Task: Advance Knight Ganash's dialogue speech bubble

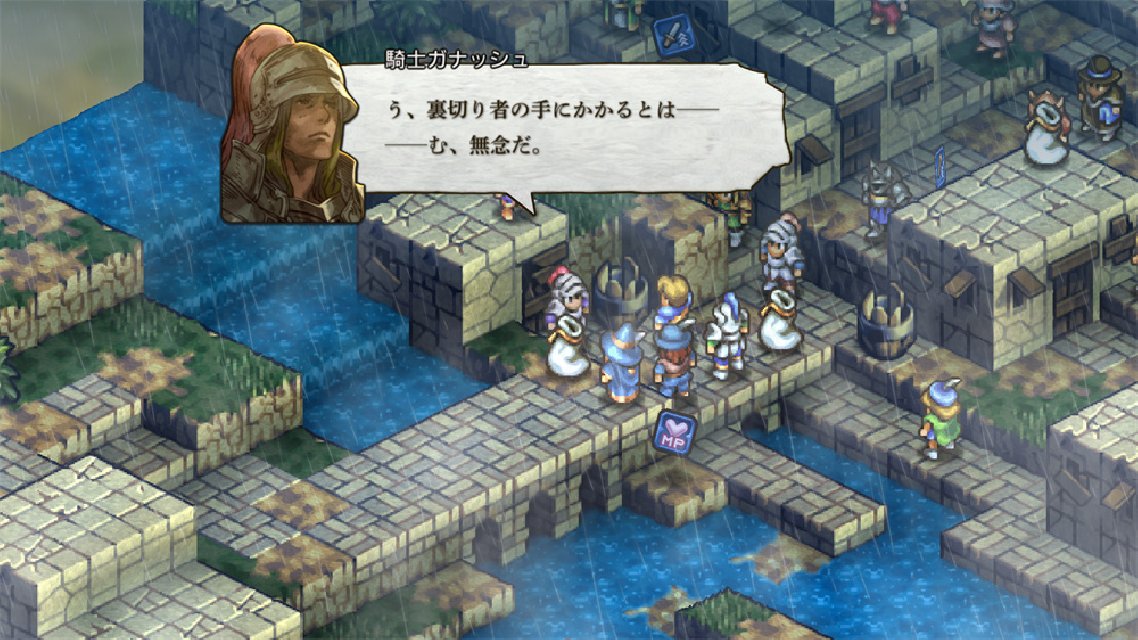Action: [575, 130]
